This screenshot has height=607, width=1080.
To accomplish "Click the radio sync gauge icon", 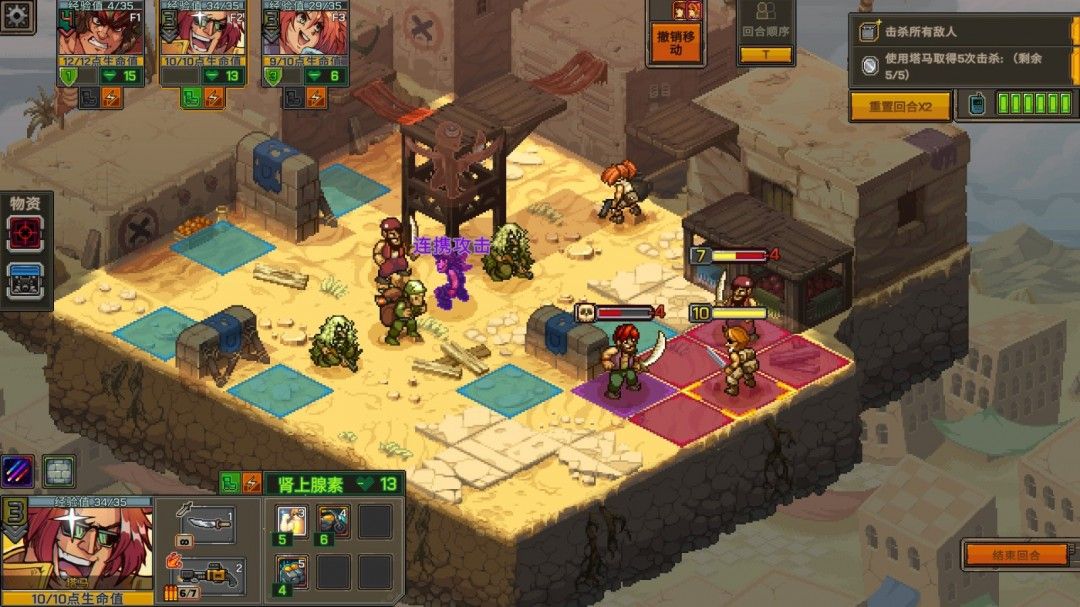I will (977, 104).
